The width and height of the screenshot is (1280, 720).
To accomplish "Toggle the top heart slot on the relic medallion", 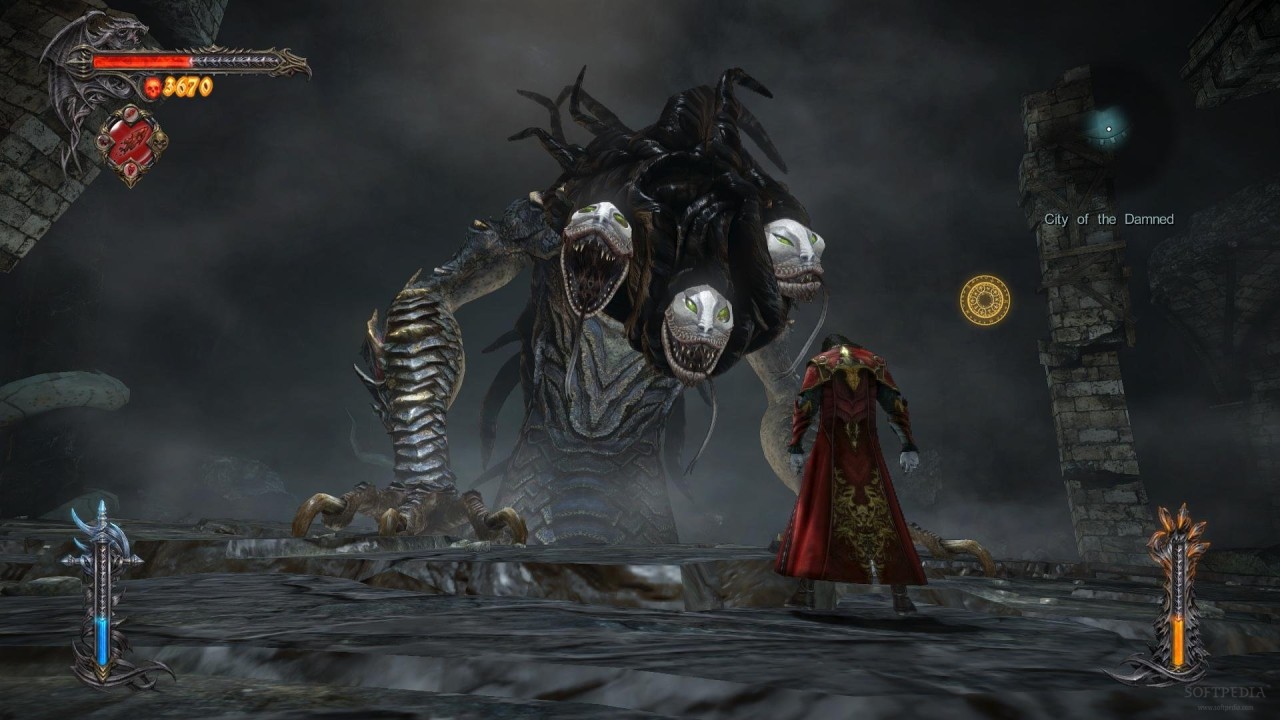I will (x=132, y=115).
